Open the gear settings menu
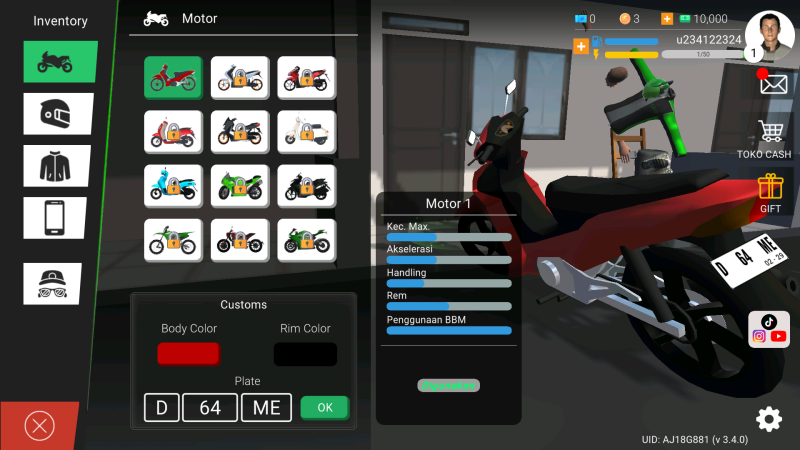 pyautogui.click(x=769, y=419)
